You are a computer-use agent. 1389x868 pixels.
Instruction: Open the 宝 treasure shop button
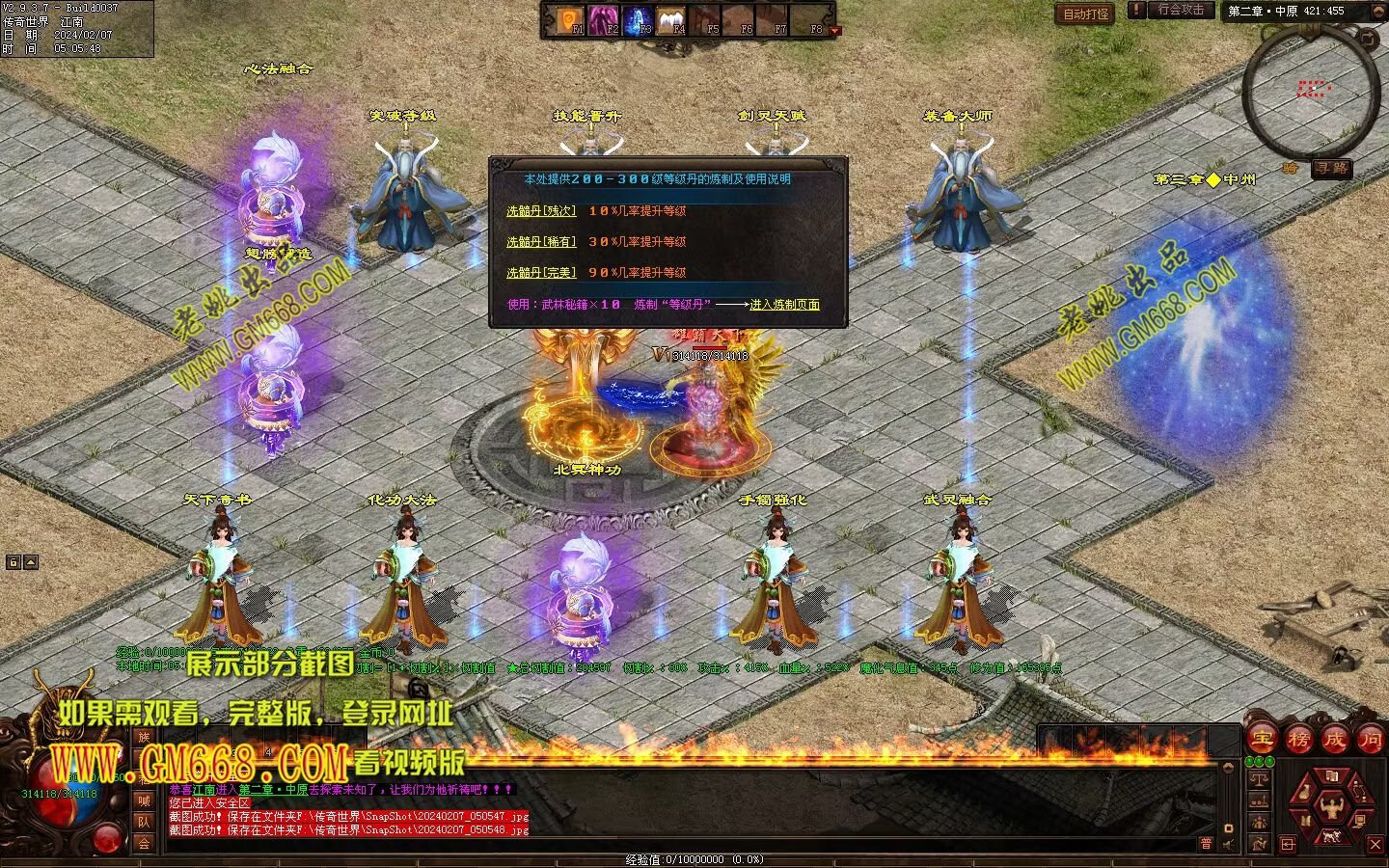(x=1262, y=740)
